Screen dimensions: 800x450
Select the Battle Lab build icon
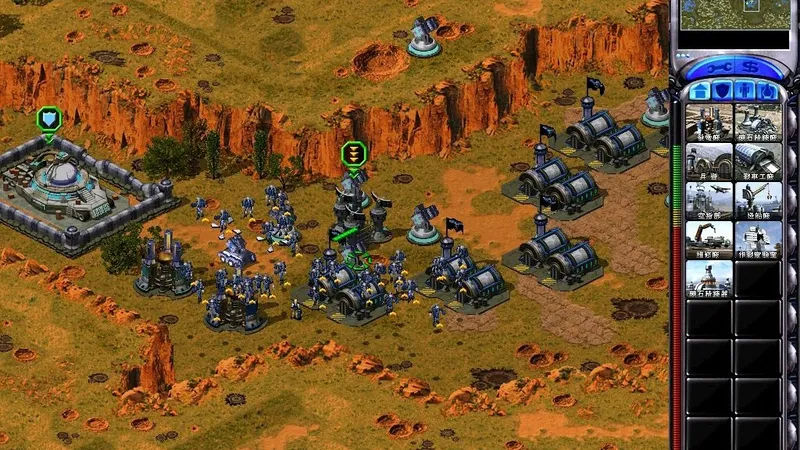[758, 239]
